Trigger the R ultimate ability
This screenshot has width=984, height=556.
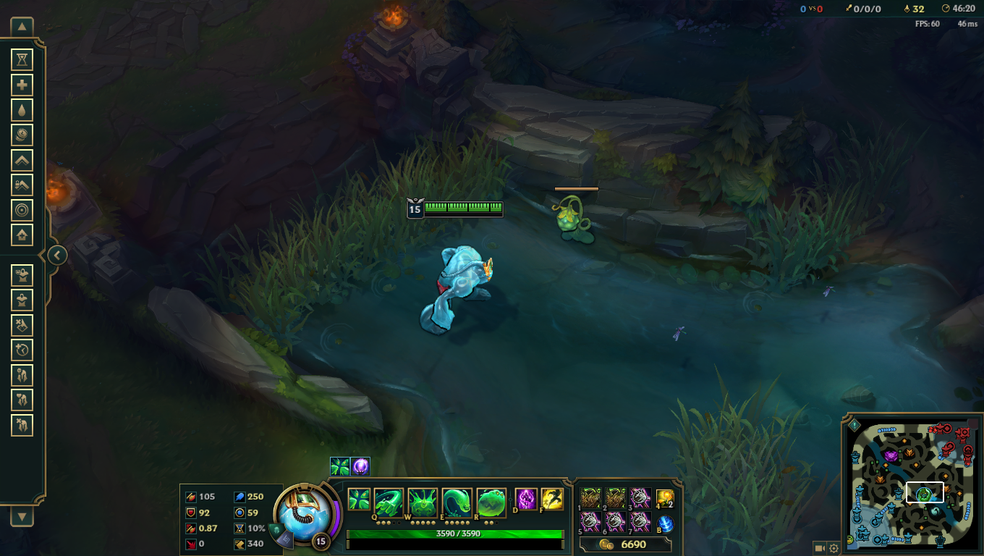490,502
